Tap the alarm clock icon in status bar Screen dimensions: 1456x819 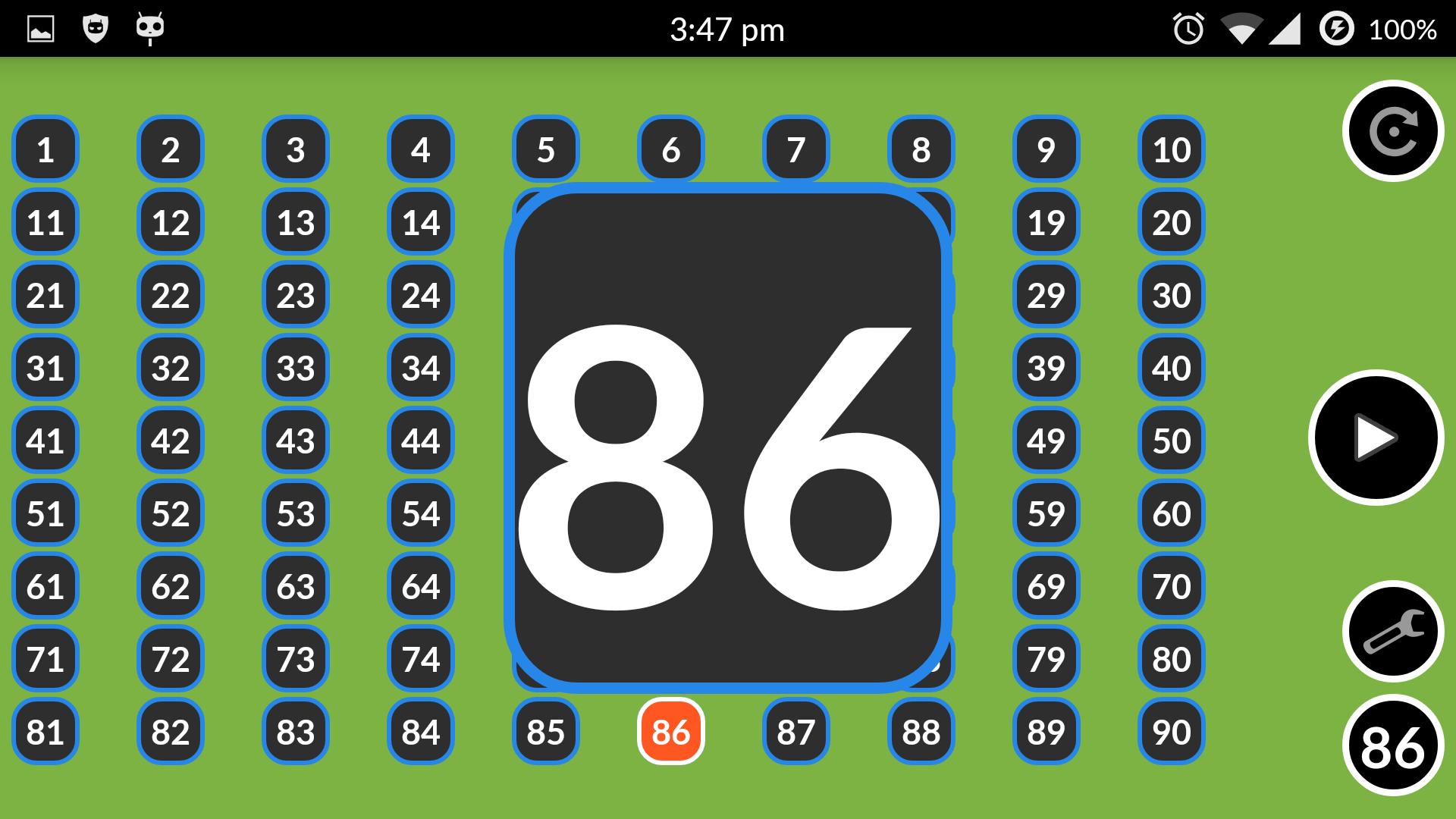(x=1188, y=28)
